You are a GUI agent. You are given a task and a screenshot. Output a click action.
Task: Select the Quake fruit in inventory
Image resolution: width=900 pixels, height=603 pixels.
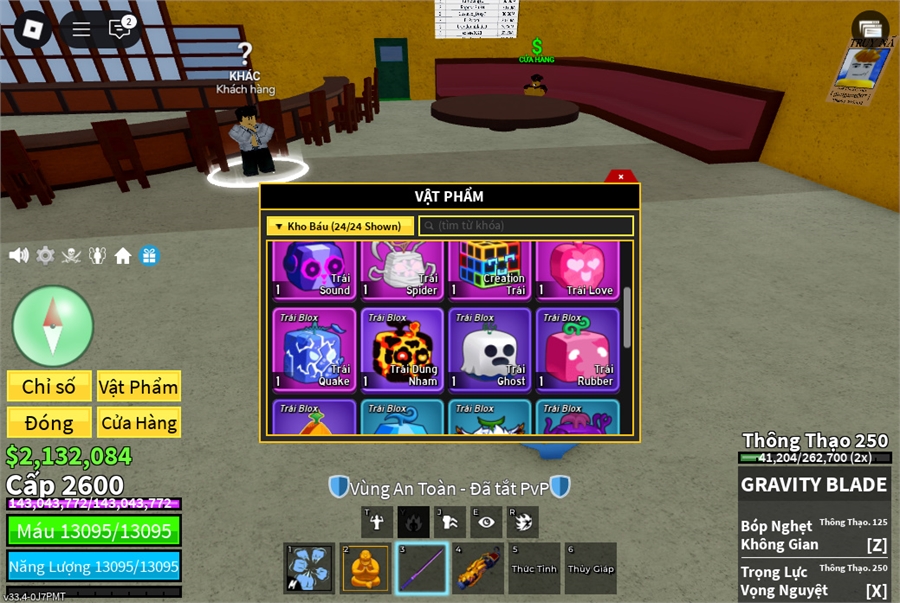click(314, 347)
